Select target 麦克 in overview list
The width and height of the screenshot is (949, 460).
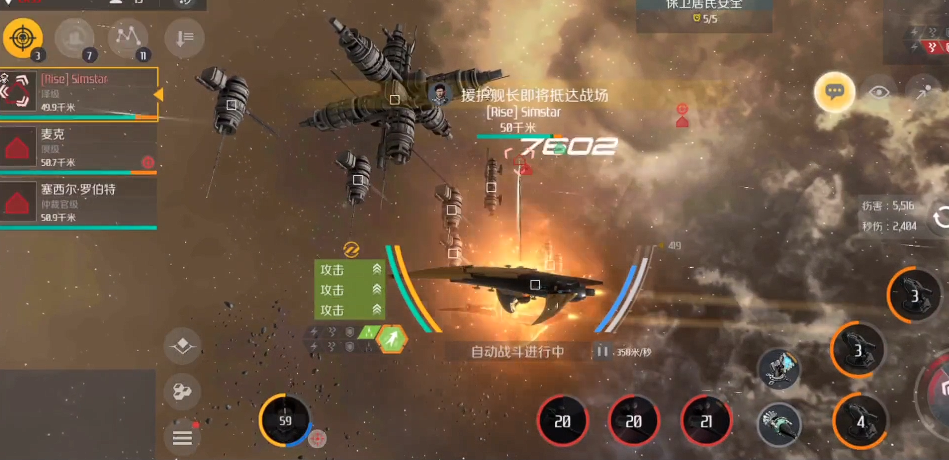[79, 148]
